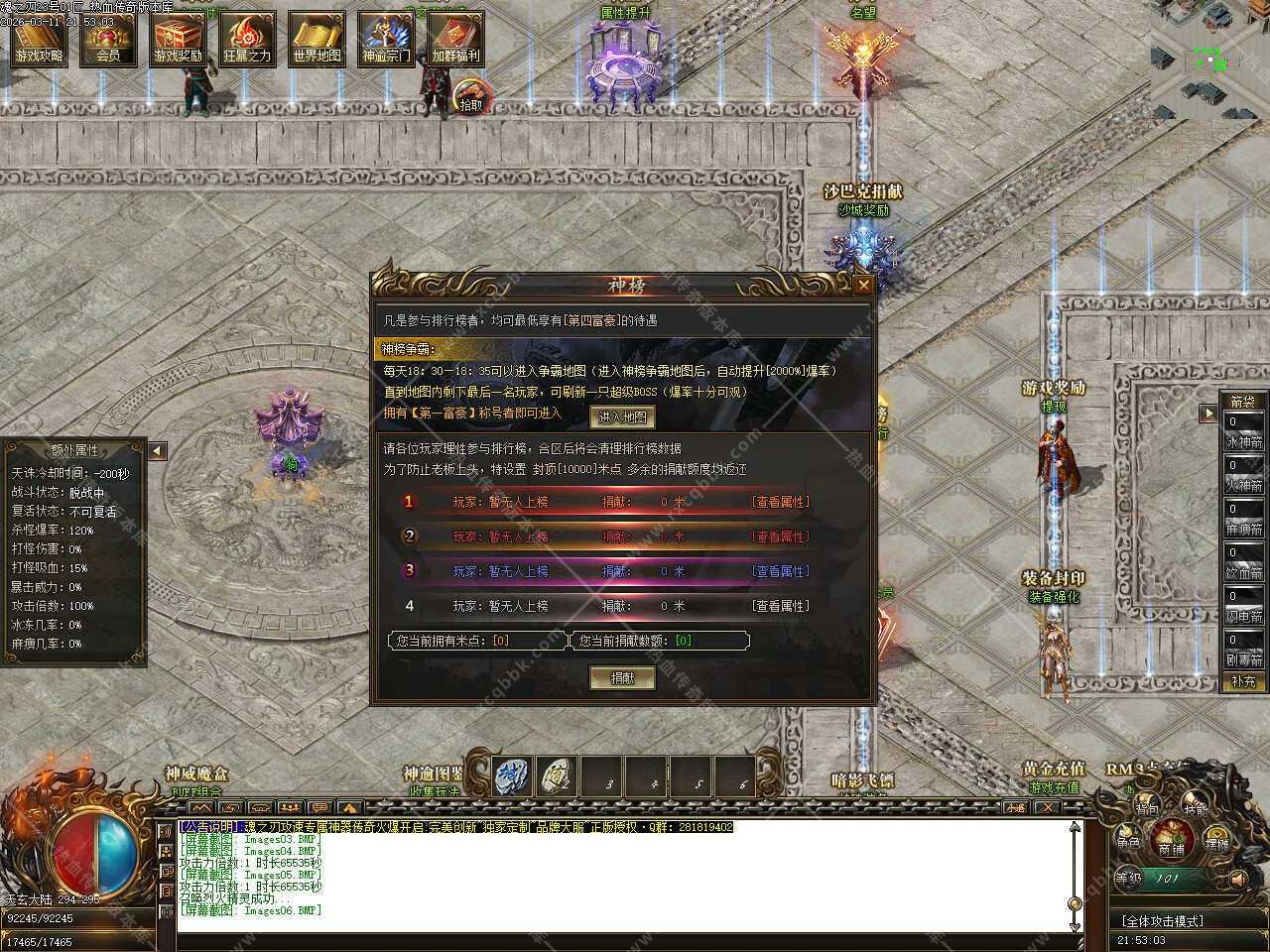Open the 世界地图 world map
The height and width of the screenshot is (952, 1270).
point(317,38)
